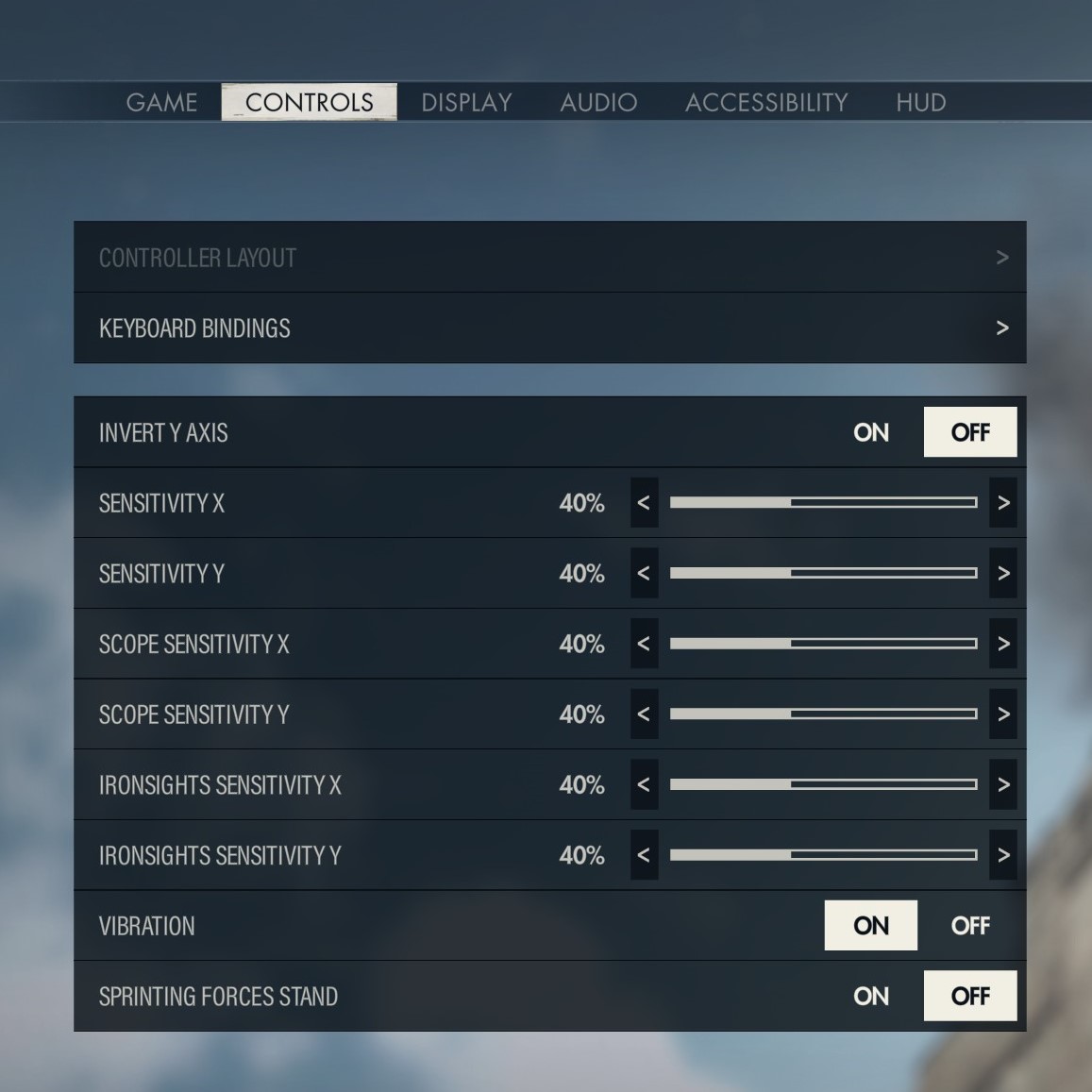This screenshot has width=1092, height=1092.
Task: Decrease Sensitivity X with left arrow
Action: point(644,503)
